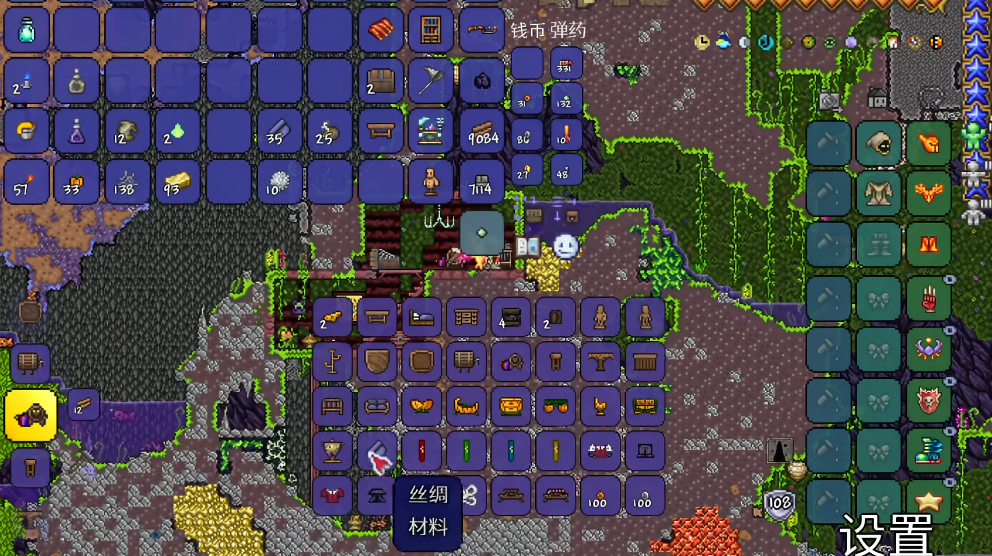Select the star accessory slot
The image size is (992, 556).
pos(930,500)
